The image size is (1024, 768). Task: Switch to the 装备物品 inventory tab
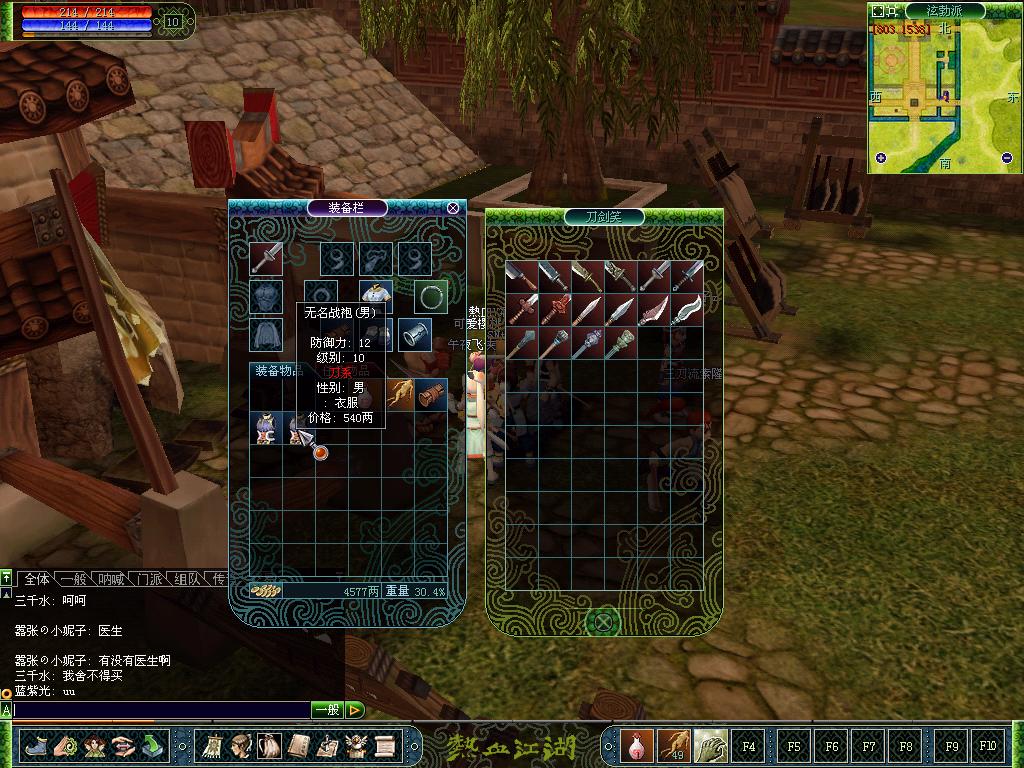tap(279, 371)
